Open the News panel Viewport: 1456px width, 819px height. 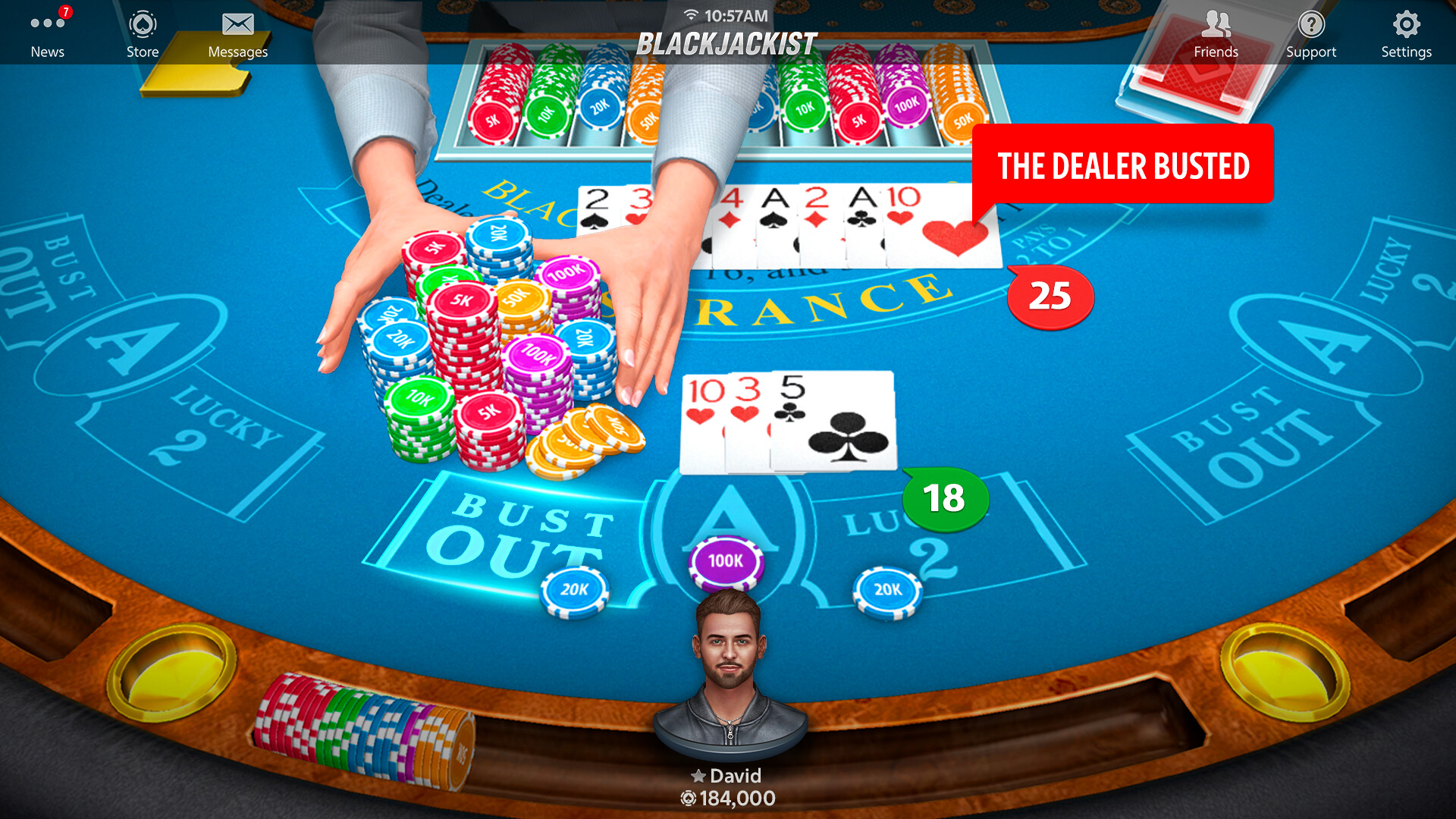(47, 30)
